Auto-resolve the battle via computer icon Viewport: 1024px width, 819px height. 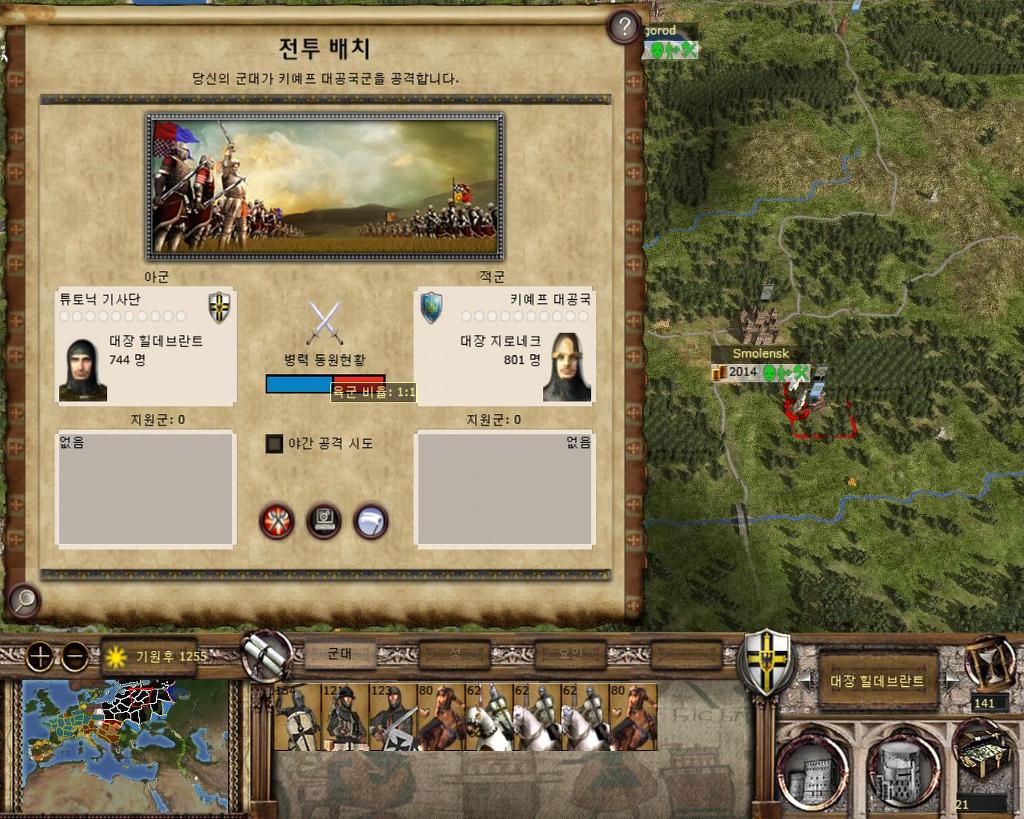click(324, 521)
